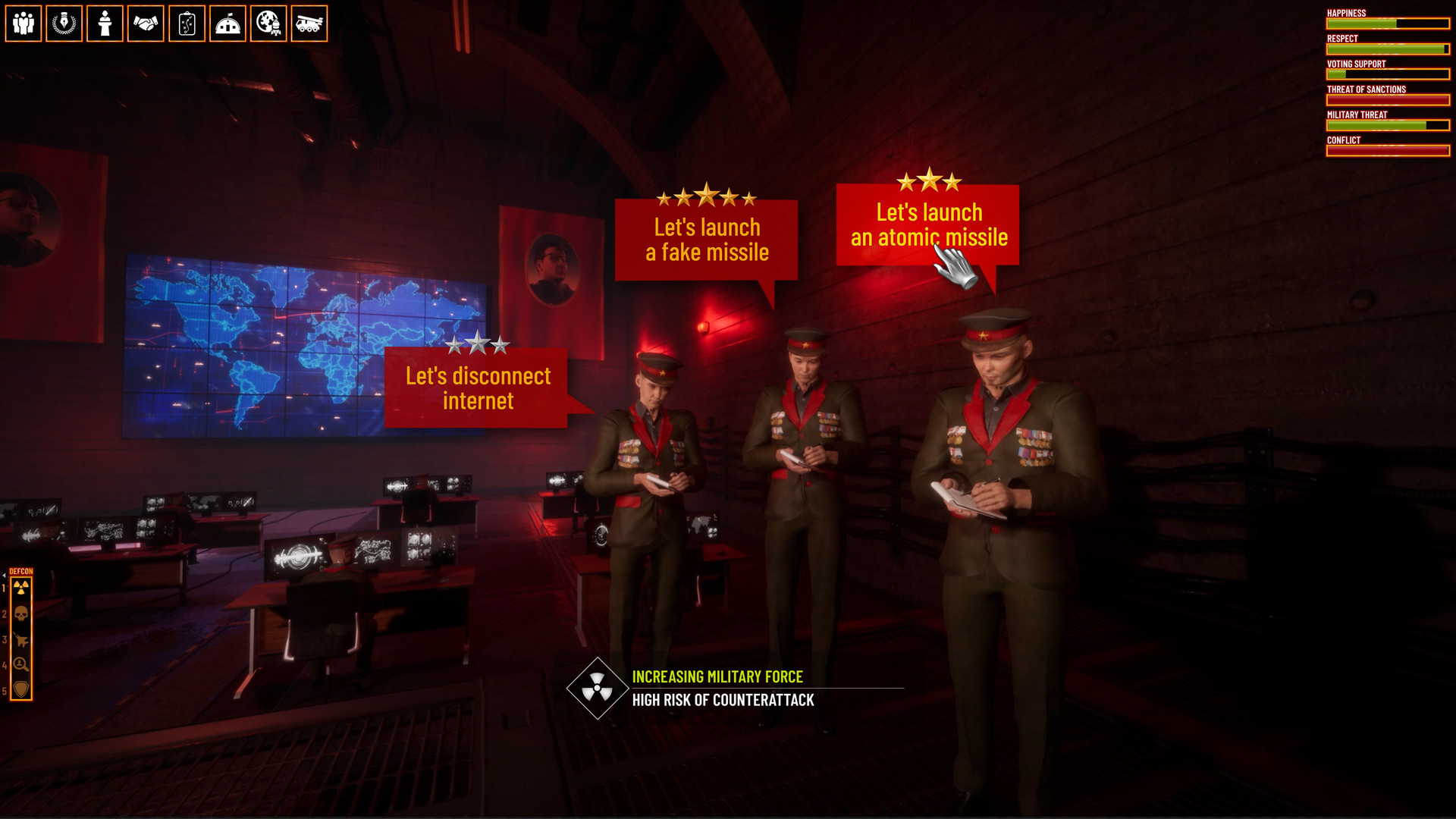
Task: Open the population management panel
Action: 23,24
